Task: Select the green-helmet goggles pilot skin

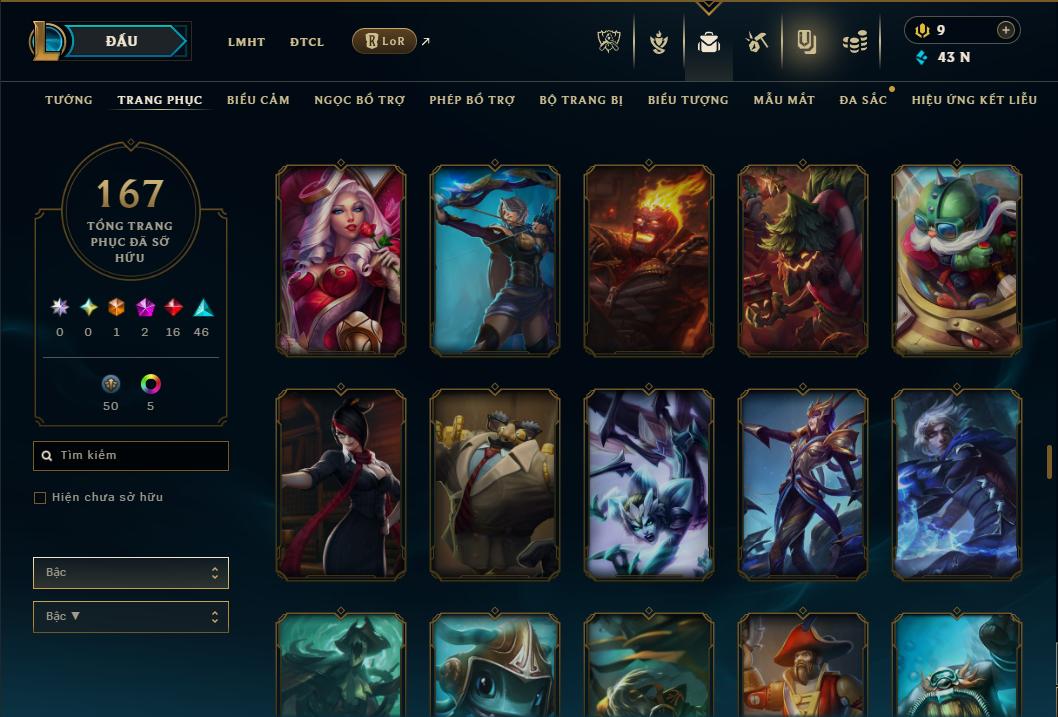Action: point(957,261)
